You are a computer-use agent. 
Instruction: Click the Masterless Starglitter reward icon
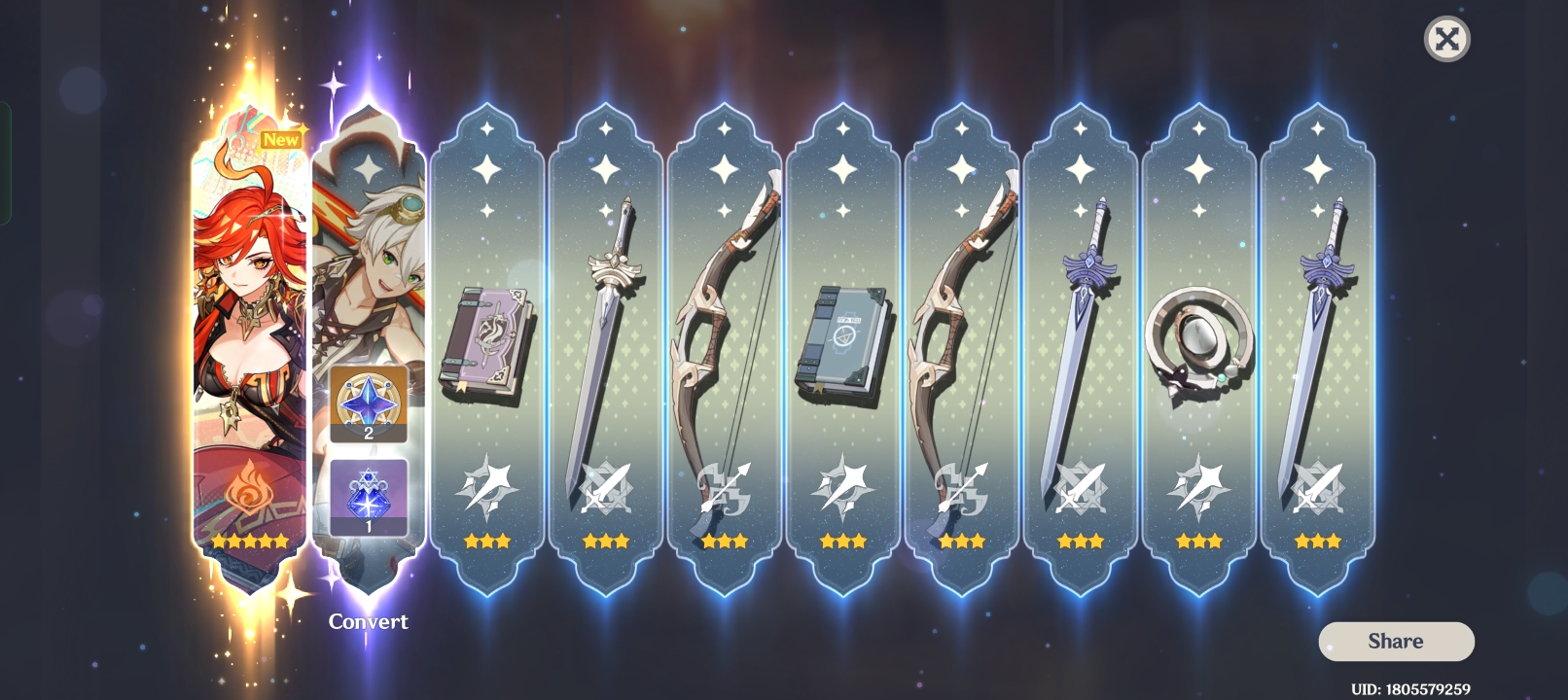point(368,408)
